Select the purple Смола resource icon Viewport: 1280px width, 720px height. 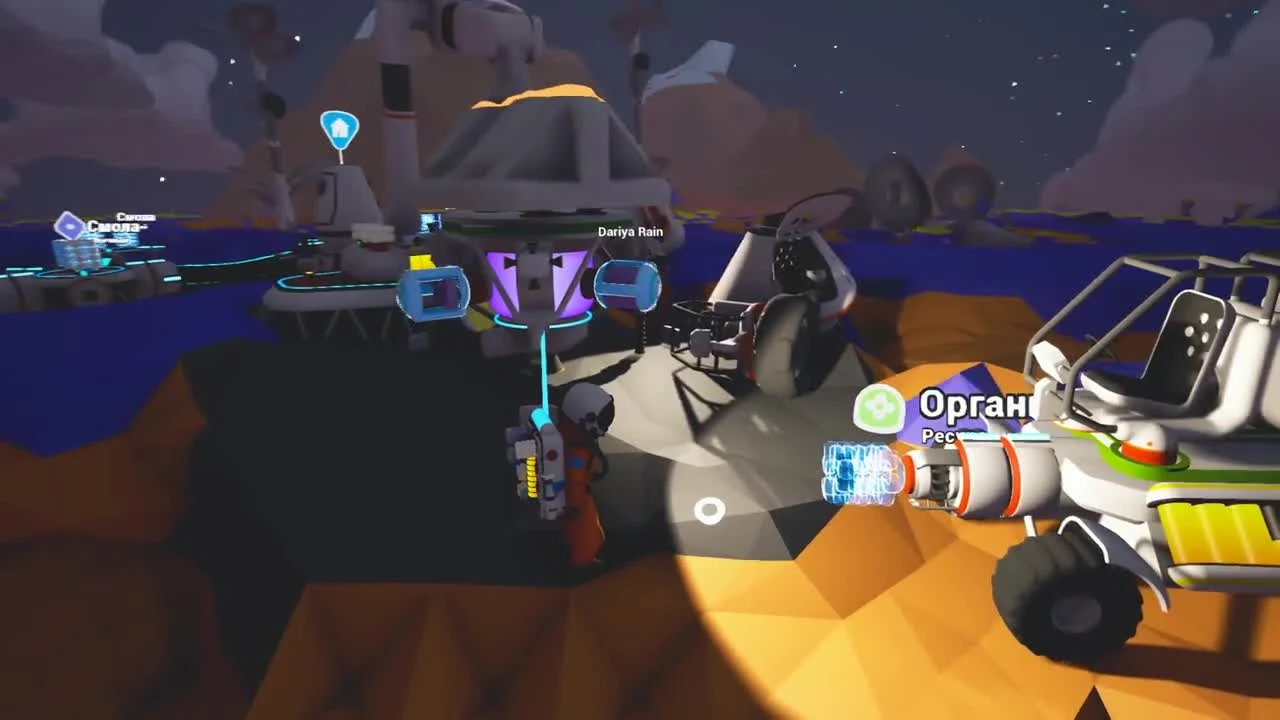pyautogui.click(x=67, y=228)
